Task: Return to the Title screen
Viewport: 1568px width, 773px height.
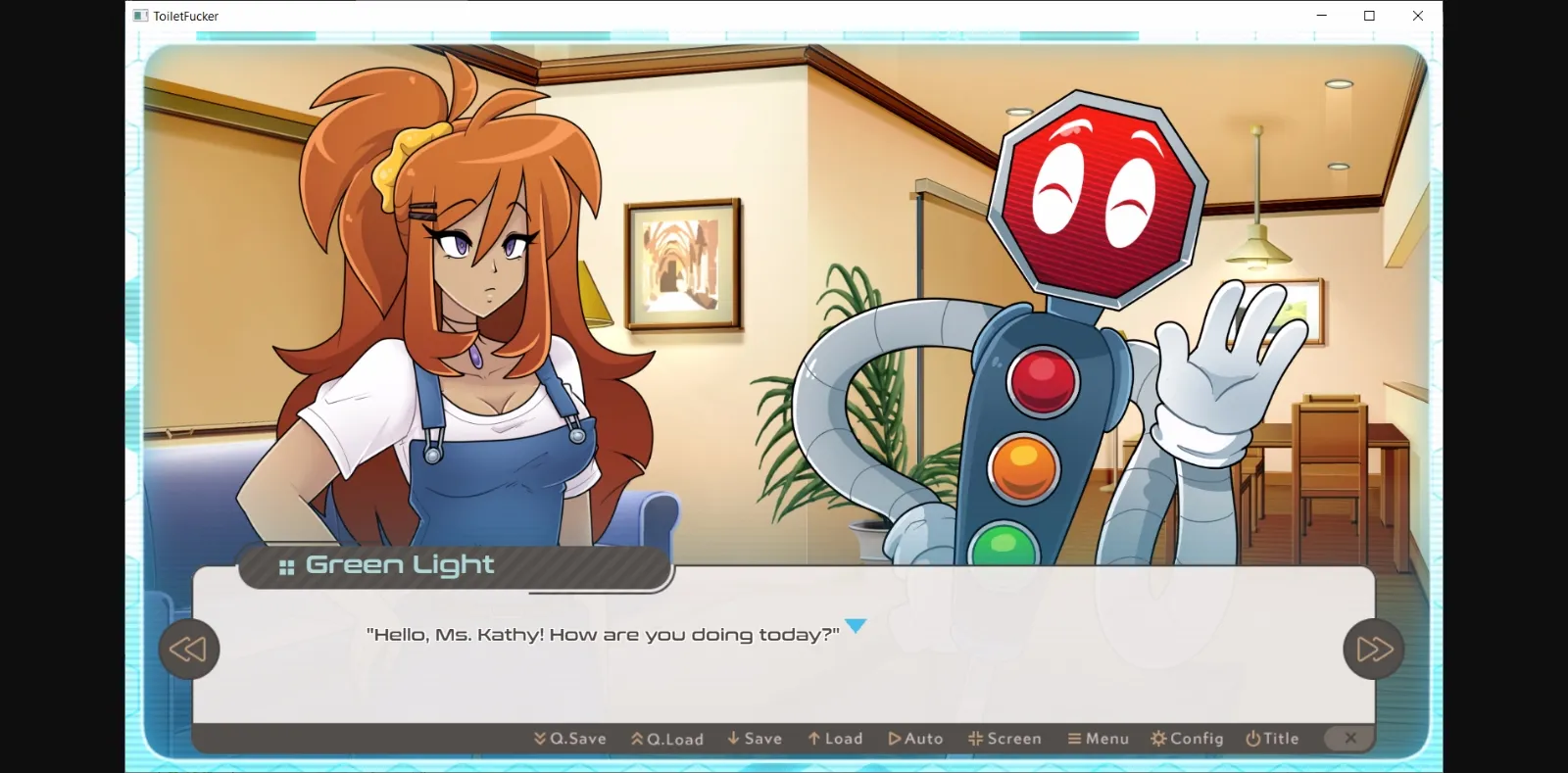Action: point(1272,738)
